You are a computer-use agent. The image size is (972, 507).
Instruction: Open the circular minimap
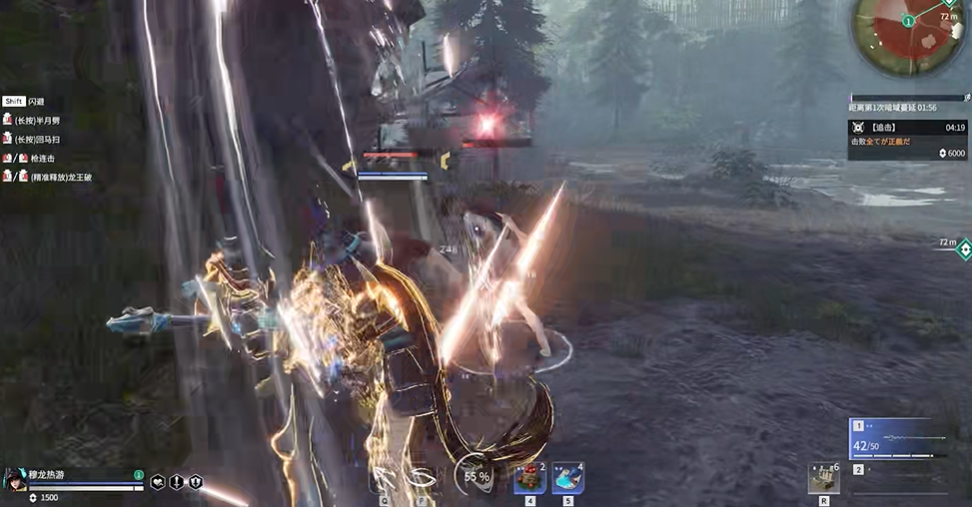[x=908, y=27]
